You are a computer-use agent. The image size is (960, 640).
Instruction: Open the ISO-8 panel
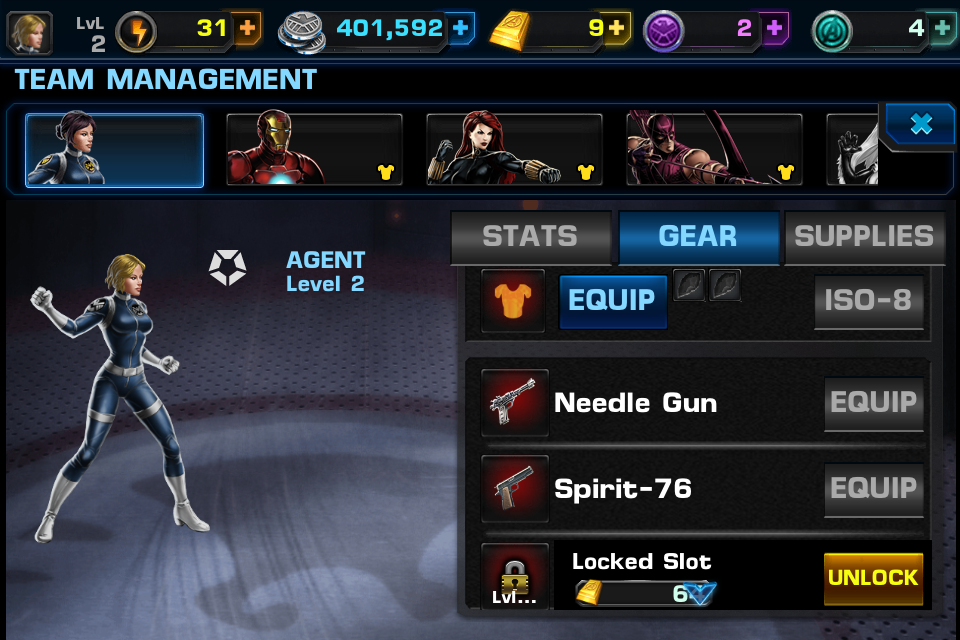click(x=868, y=300)
